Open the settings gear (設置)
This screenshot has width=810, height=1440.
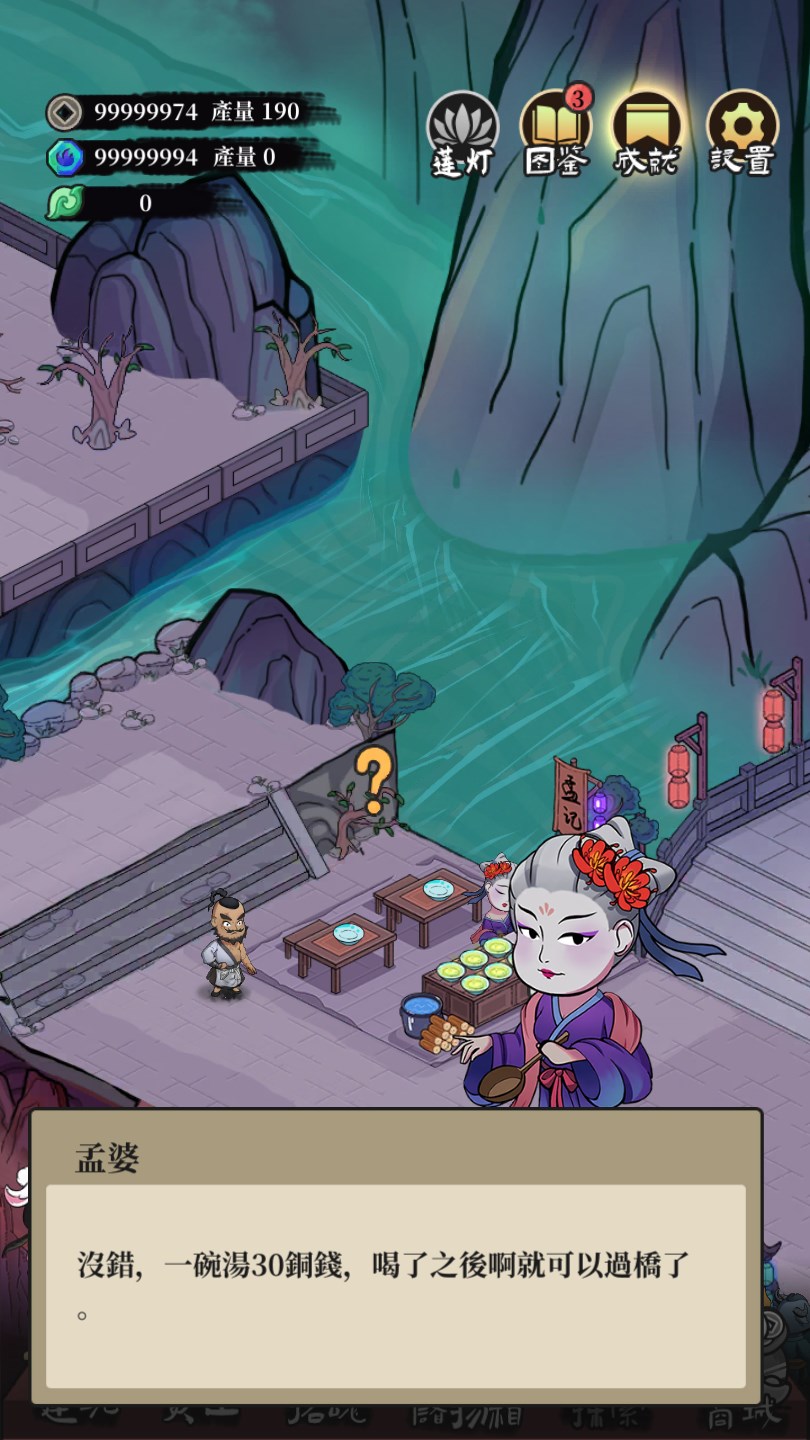[742, 134]
